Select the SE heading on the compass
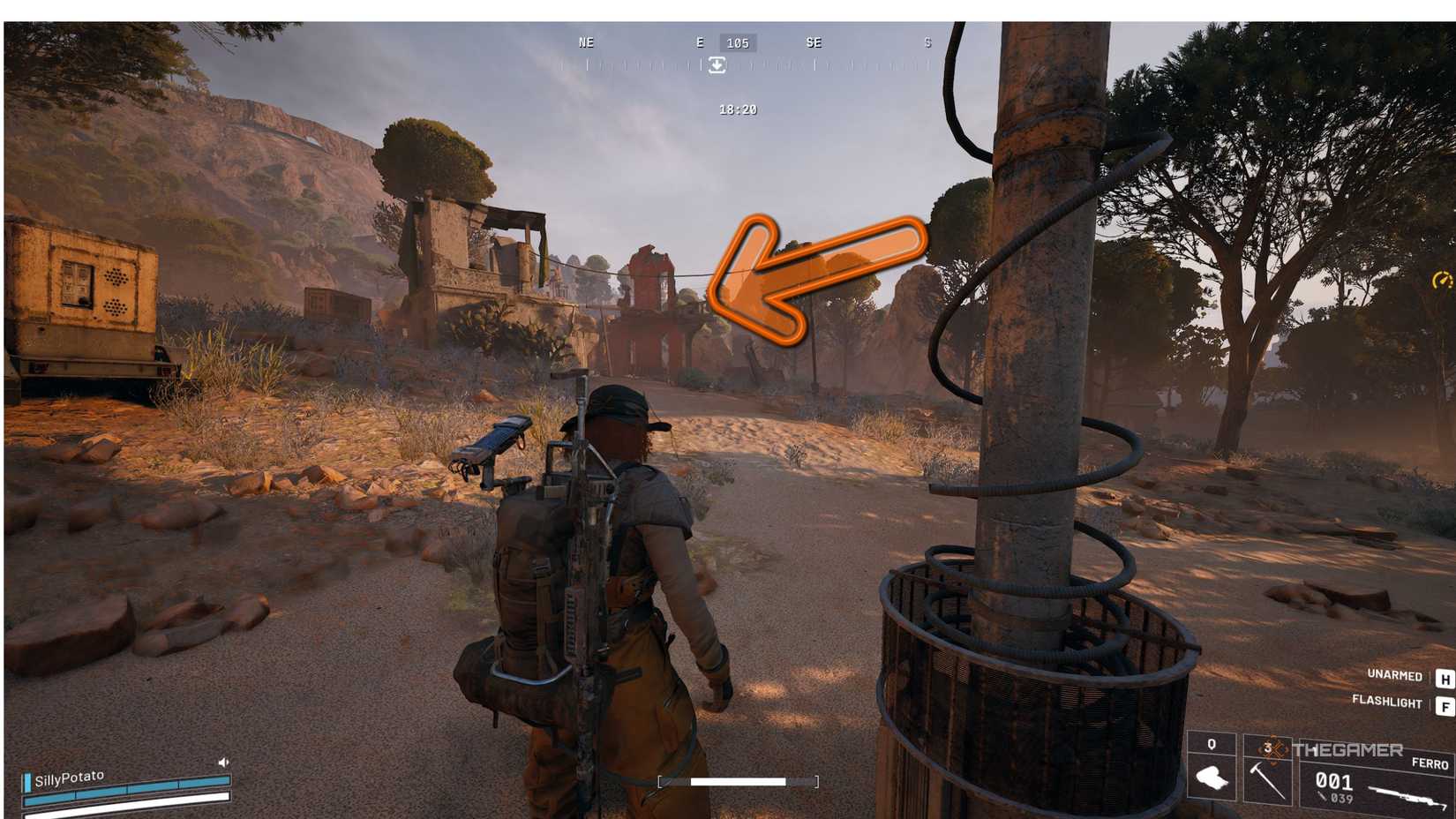The image size is (1456, 819). coord(814,42)
